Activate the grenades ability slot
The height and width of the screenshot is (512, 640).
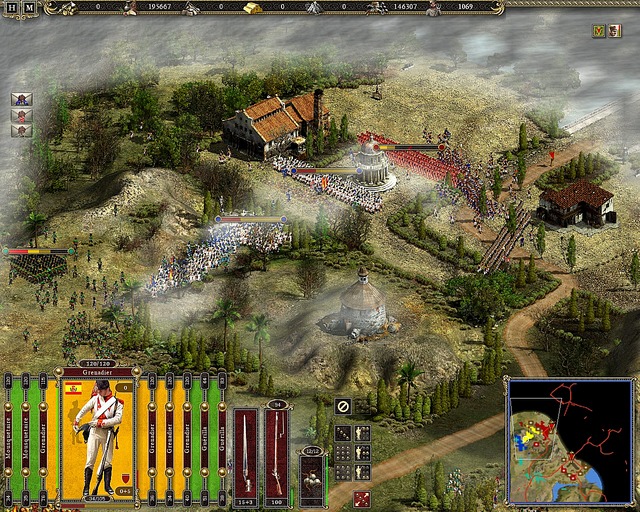311,478
